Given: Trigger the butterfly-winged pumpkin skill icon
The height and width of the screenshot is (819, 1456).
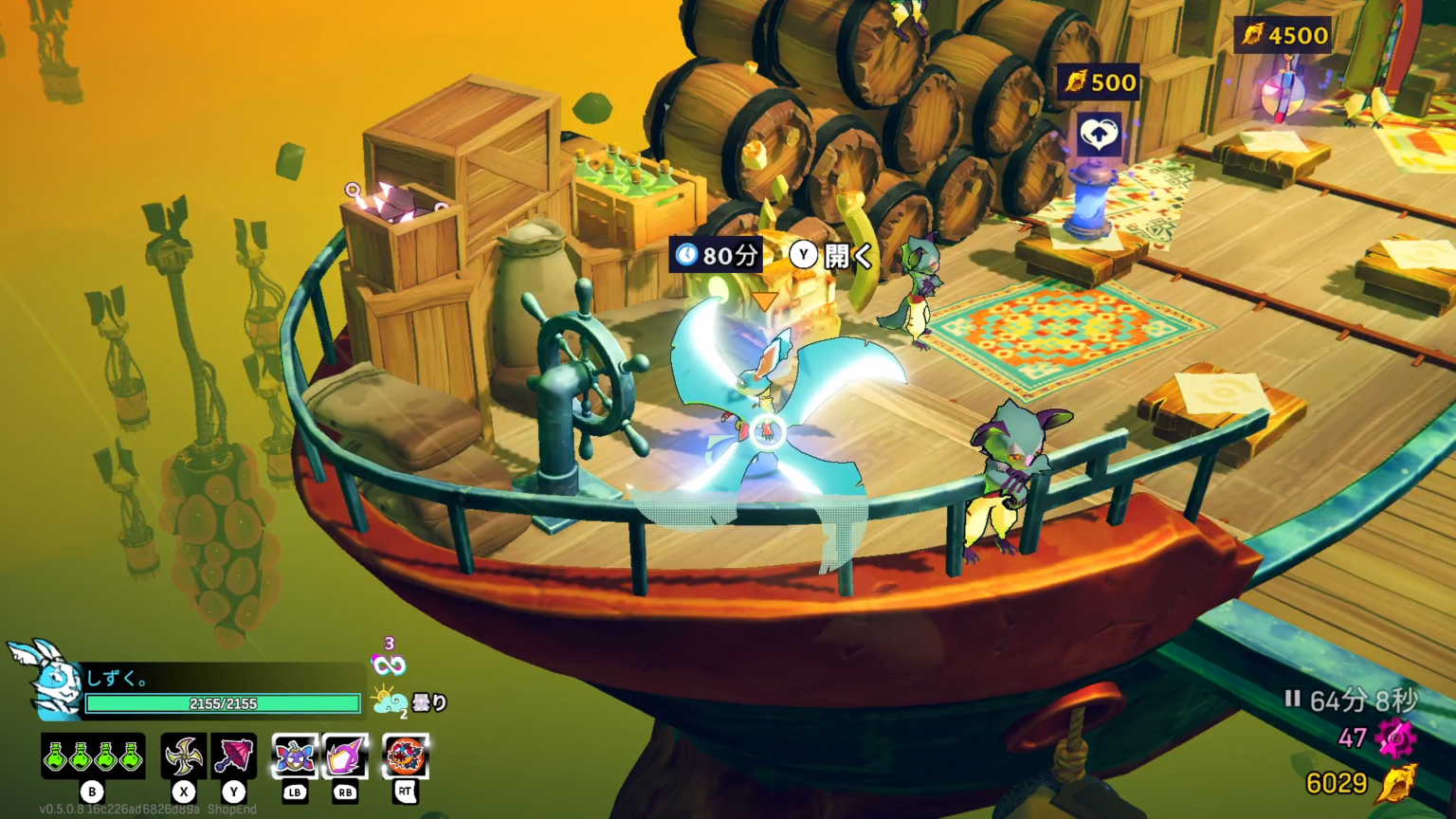Looking at the screenshot, I should pos(295,756).
